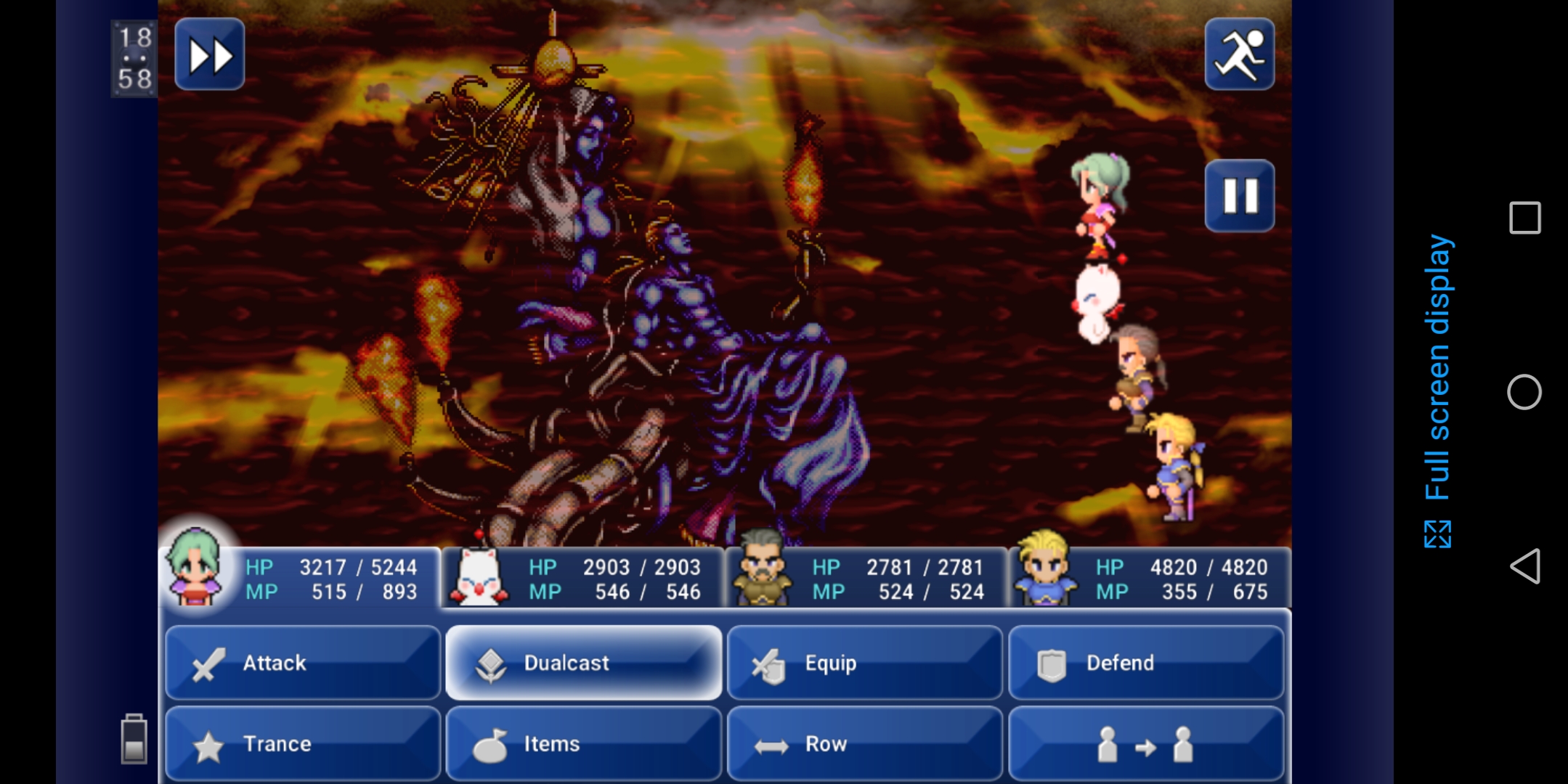Choose the Dualcast command
Image resolution: width=1568 pixels, height=784 pixels.
click(584, 663)
